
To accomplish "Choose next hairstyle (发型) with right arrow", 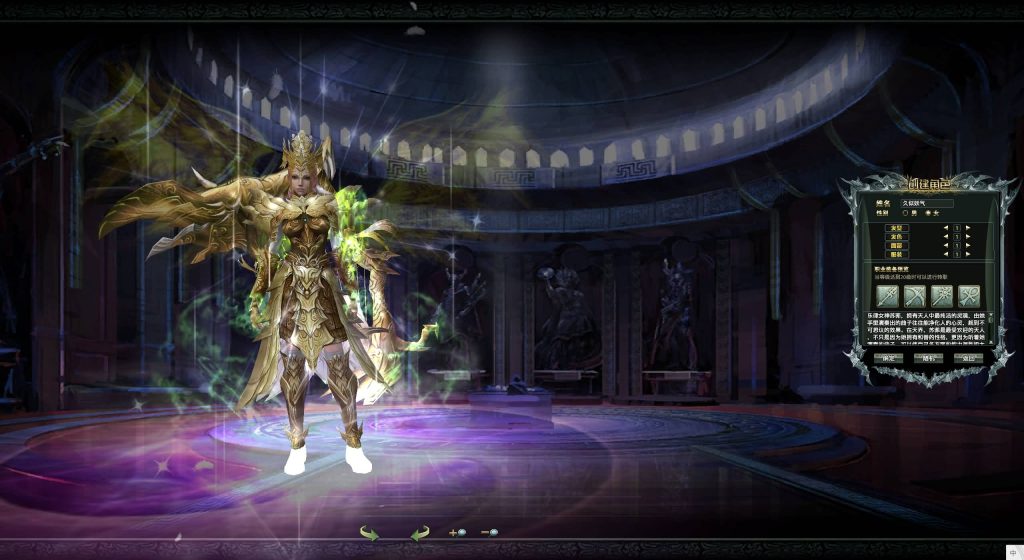I will 968,228.
